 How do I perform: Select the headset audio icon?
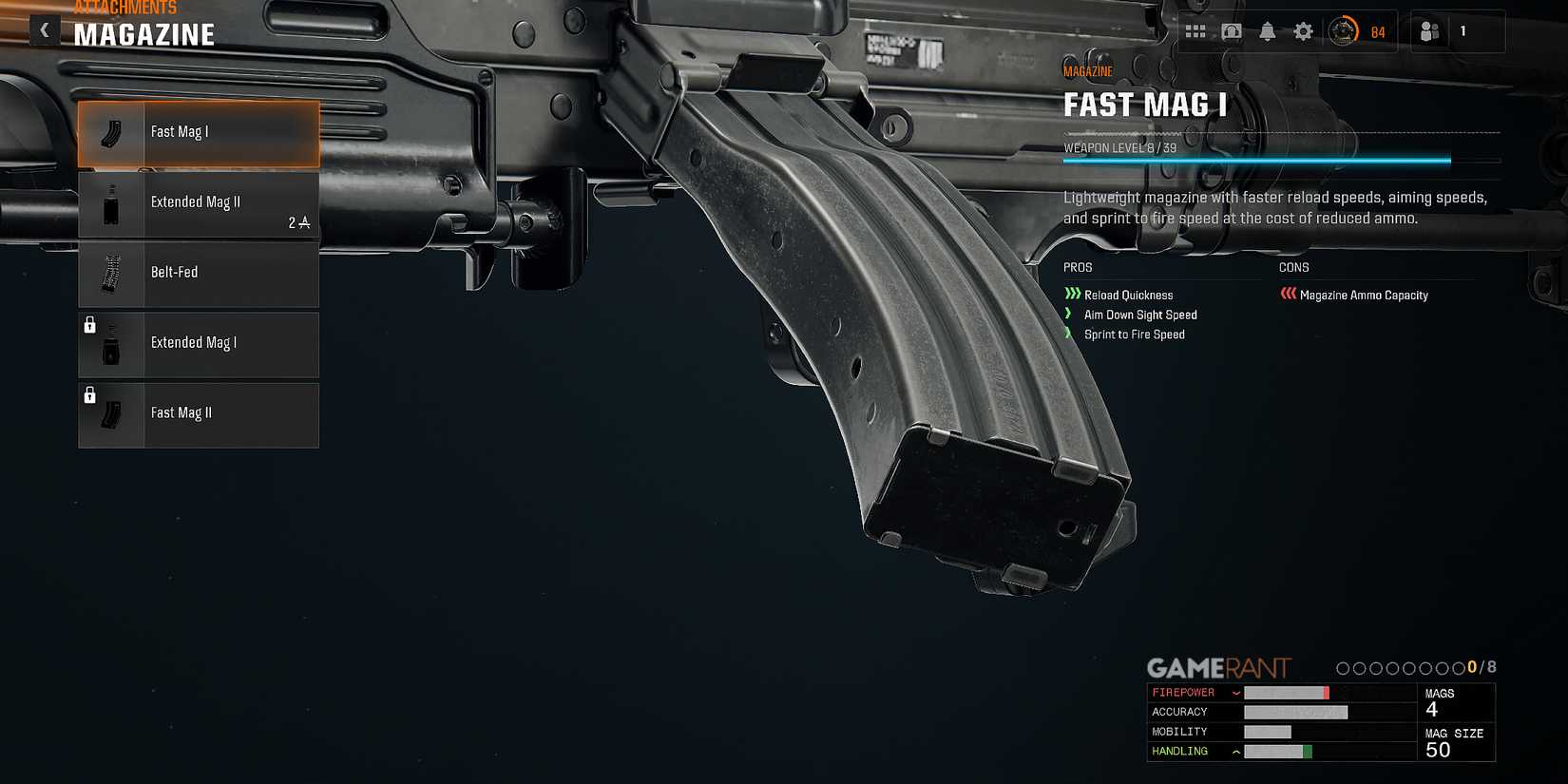1232,30
